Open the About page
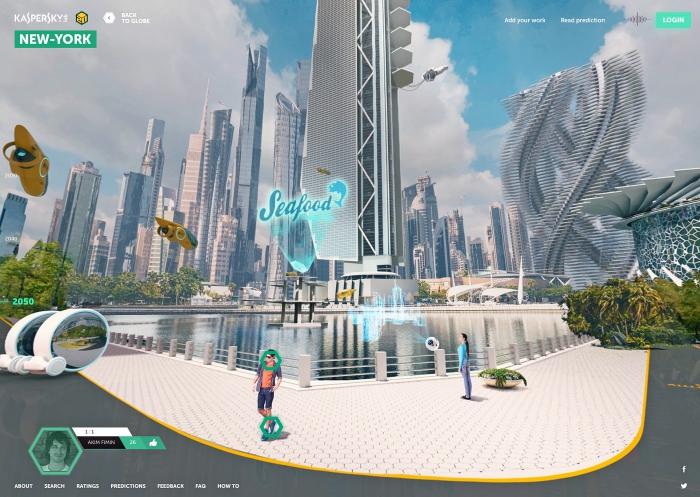700x497 pixels. click(23, 486)
